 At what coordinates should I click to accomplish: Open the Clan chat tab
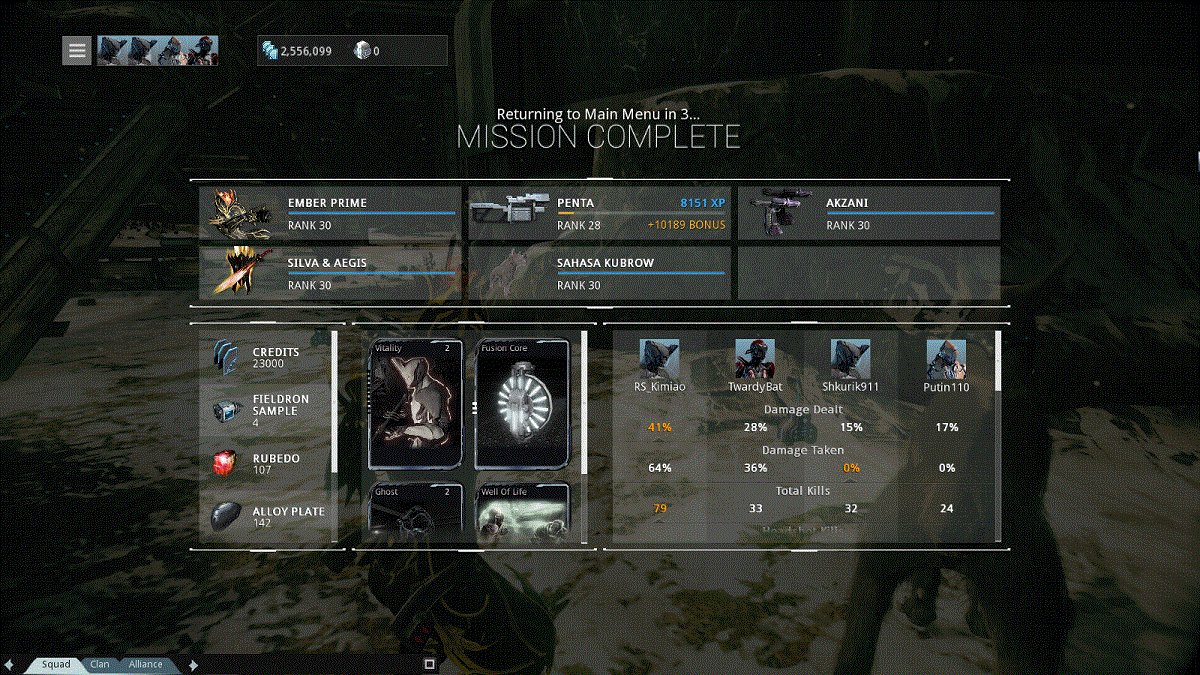[x=100, y=664]
